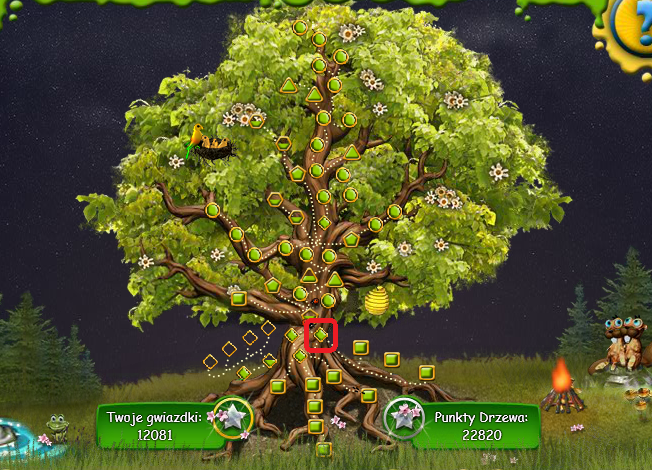This screenshot has width=652, height=470.
Task: Choose the leftmost empty diamond outline level
Action: [210, 361]
